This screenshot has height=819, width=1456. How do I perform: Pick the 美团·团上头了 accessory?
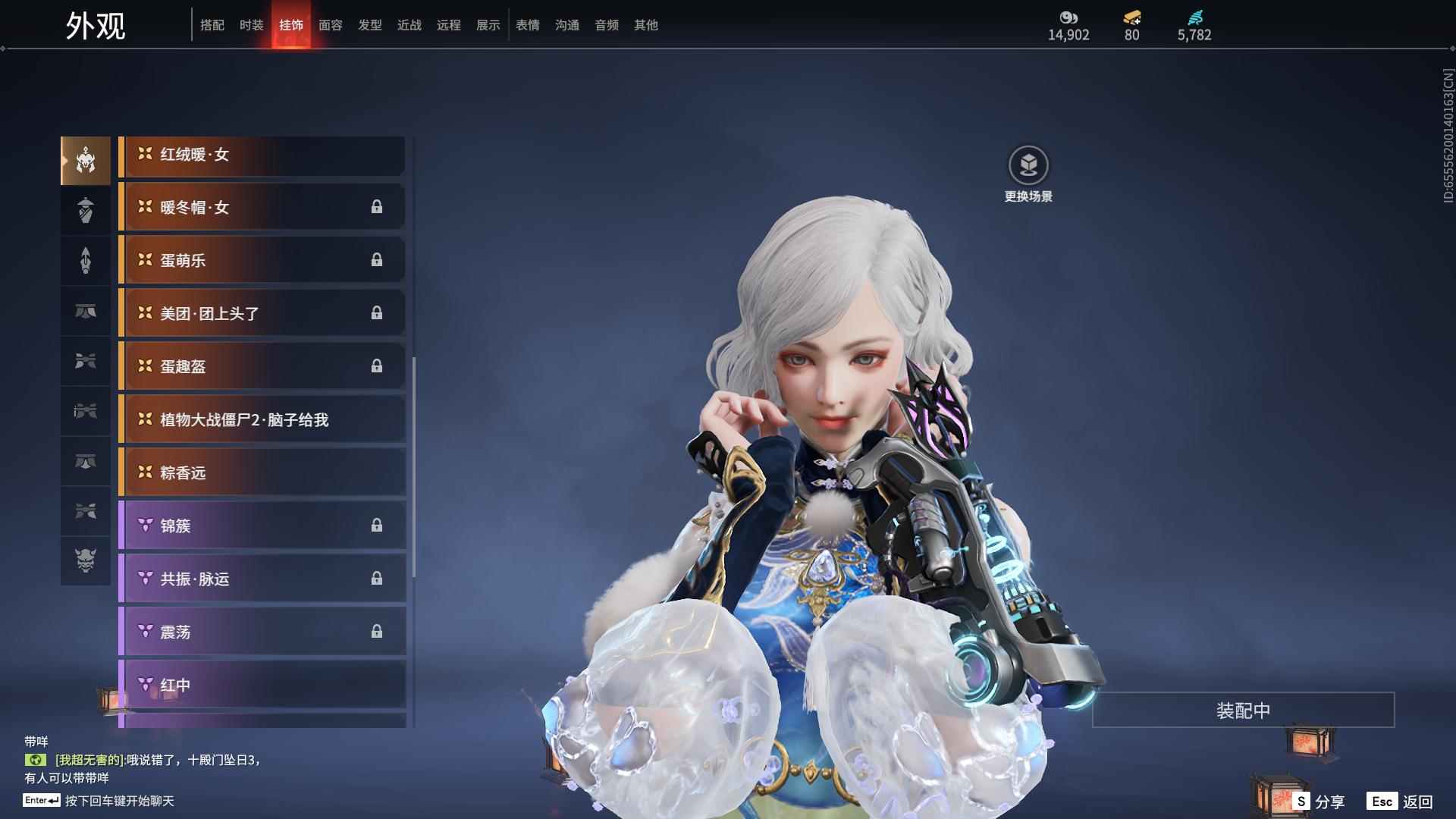click(262, 314)
